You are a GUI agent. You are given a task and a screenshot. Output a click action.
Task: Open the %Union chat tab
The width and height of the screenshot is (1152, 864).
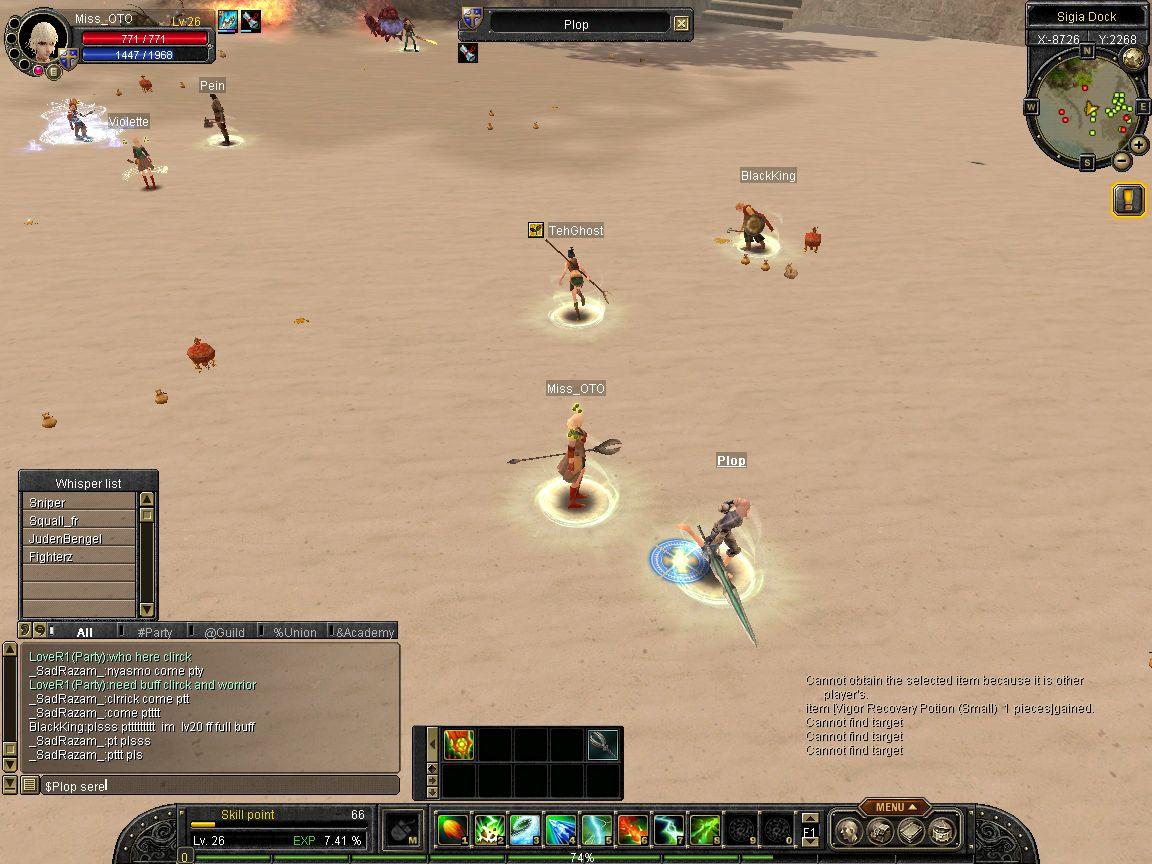click(294, 632)
